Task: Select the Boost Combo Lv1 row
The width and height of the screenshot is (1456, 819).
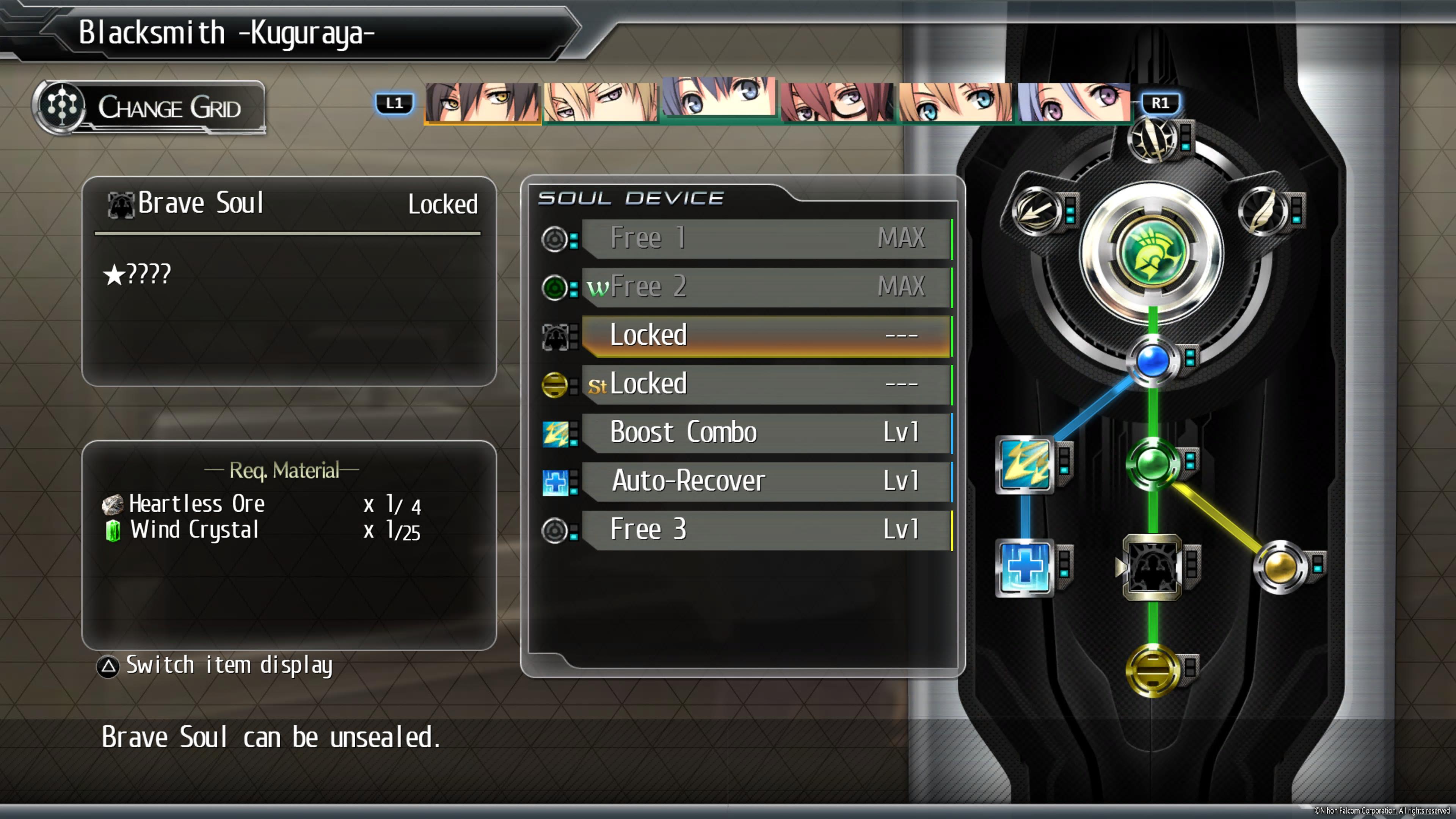Action: (766, 432)
